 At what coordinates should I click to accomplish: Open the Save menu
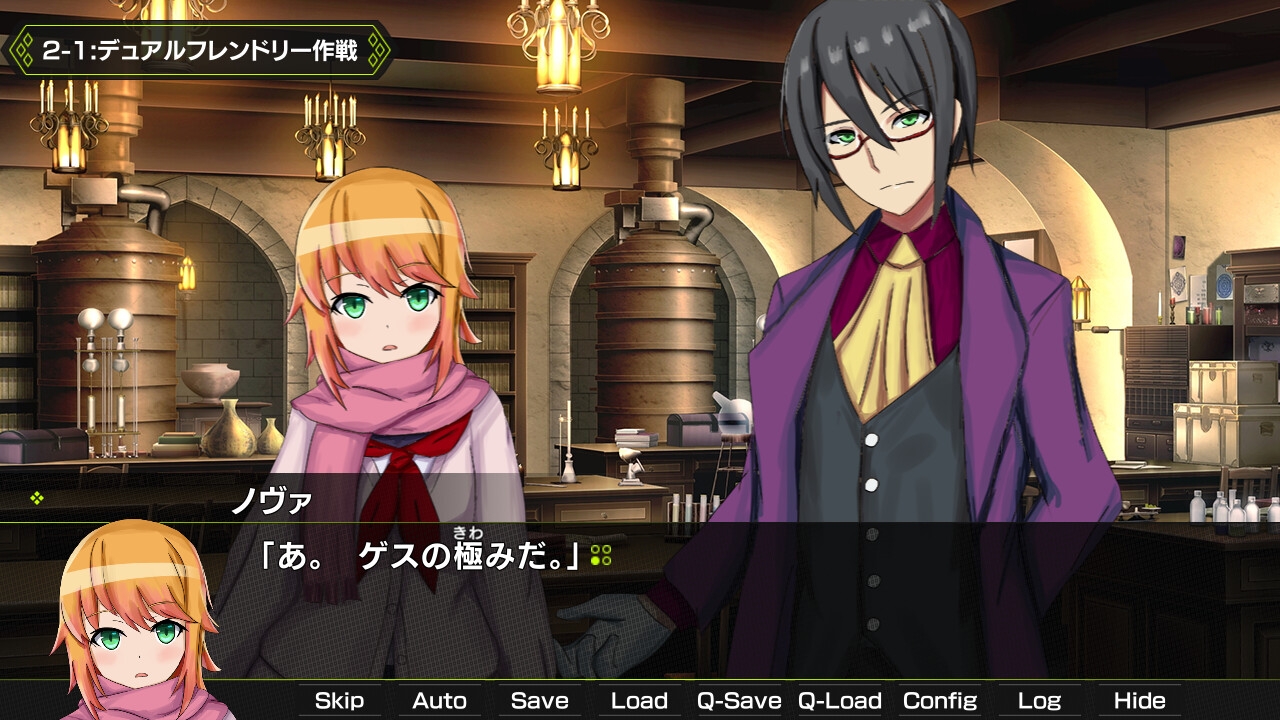pos(539,701)
